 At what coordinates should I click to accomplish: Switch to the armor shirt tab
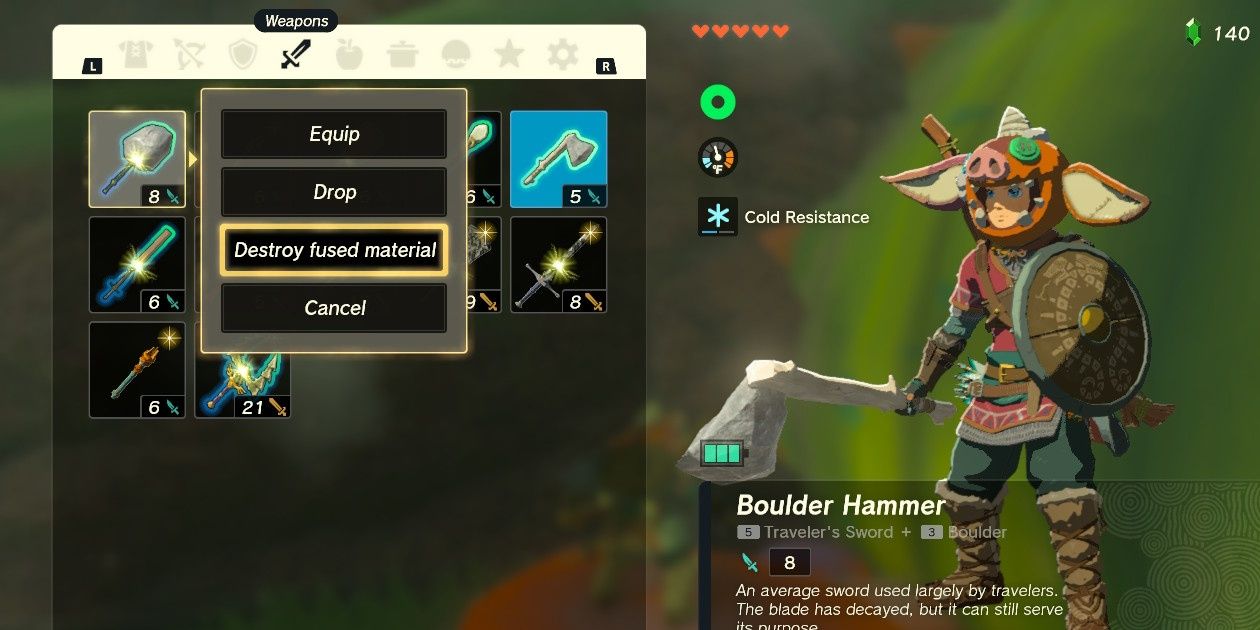click(136, 55)
